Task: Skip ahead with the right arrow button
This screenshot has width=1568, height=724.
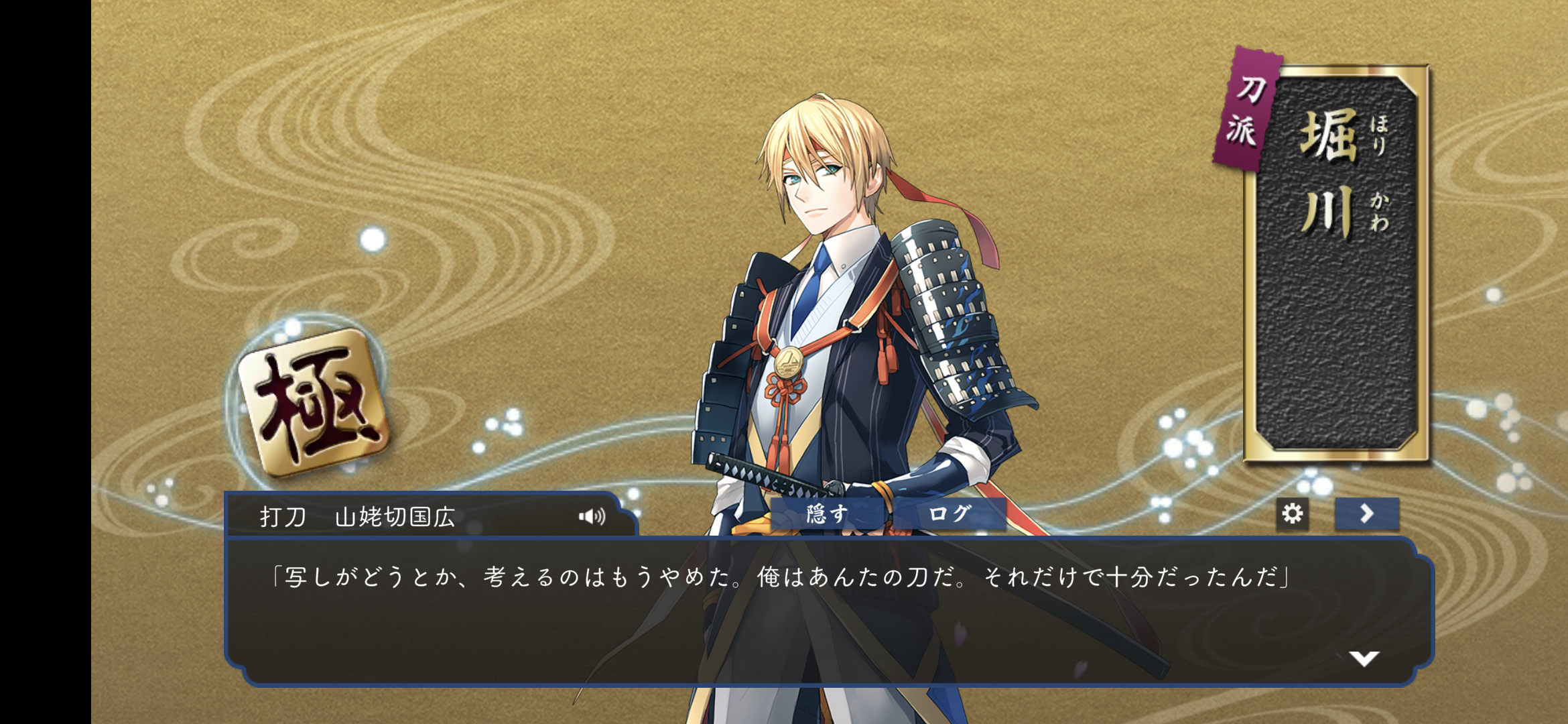Action: tap(1366, 514)
